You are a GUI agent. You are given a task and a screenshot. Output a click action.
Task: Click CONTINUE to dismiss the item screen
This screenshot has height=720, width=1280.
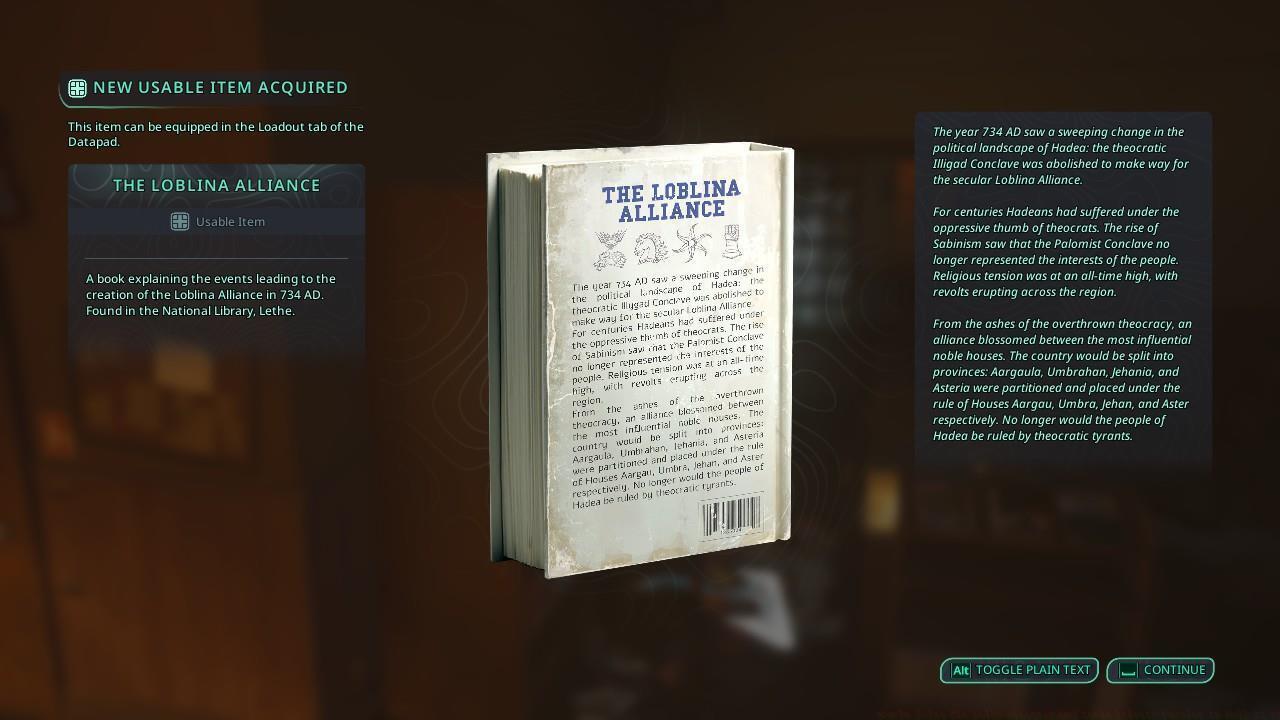pos(1160,670)
